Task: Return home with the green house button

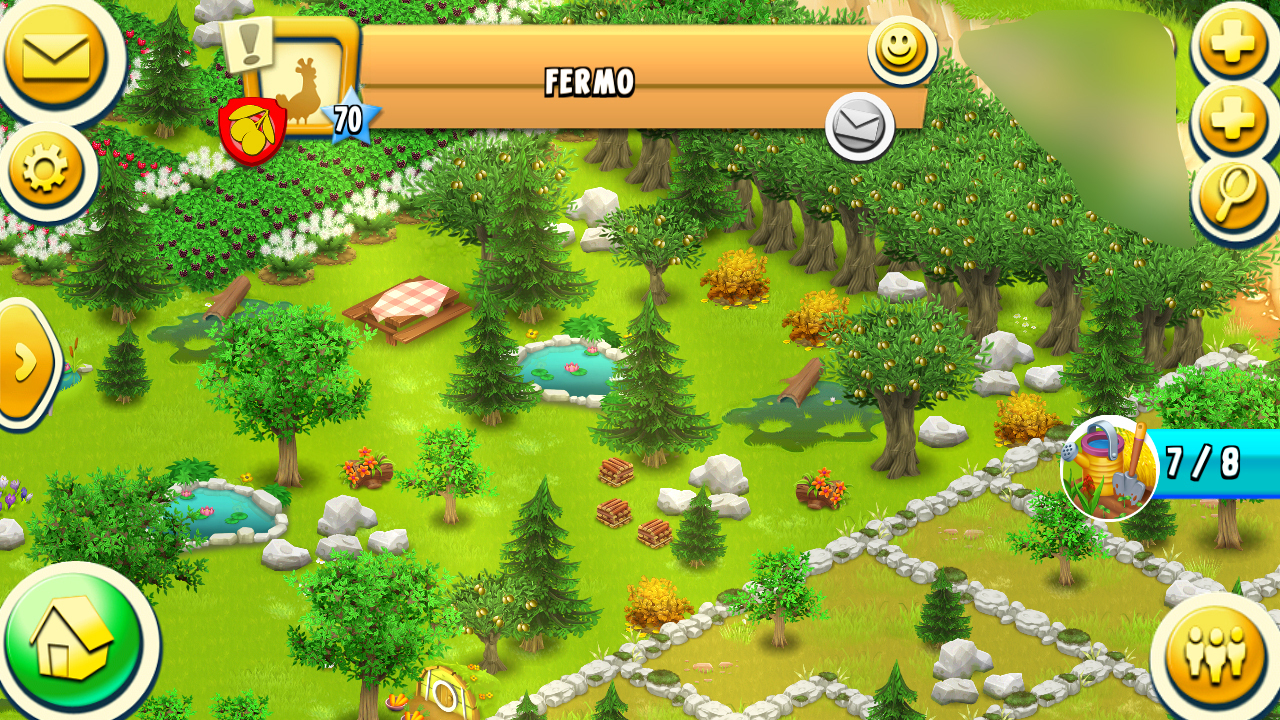Action: tap(72, 640)
